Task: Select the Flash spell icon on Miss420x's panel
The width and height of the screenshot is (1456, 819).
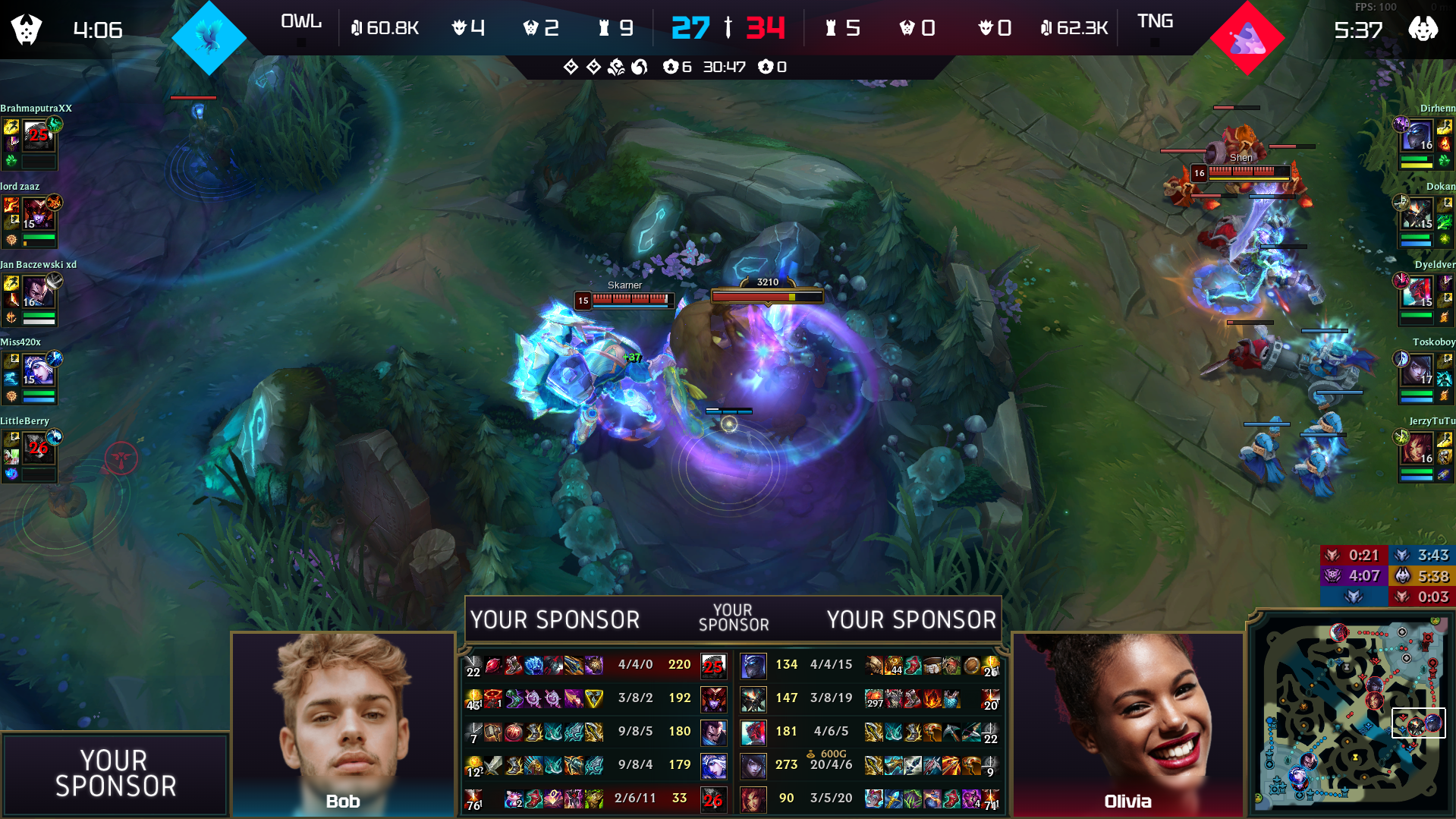Action: tap(11, 361)
